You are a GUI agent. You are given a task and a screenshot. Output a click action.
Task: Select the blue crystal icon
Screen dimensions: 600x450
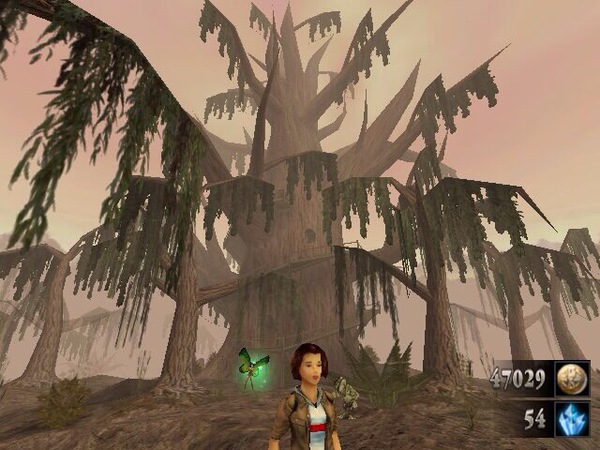[572, 419]
